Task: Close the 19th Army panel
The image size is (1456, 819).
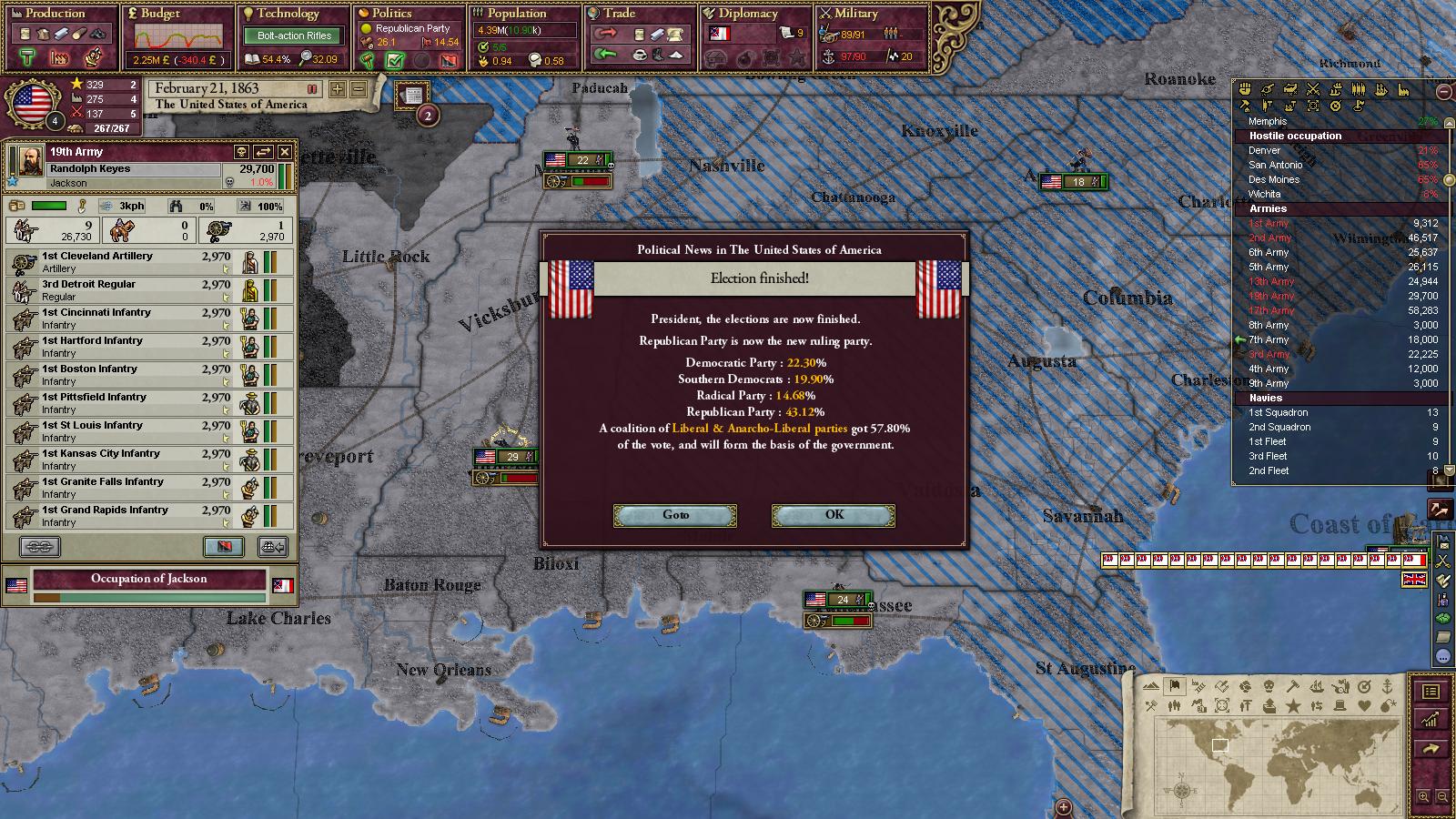Action: [x=285, y=152]
